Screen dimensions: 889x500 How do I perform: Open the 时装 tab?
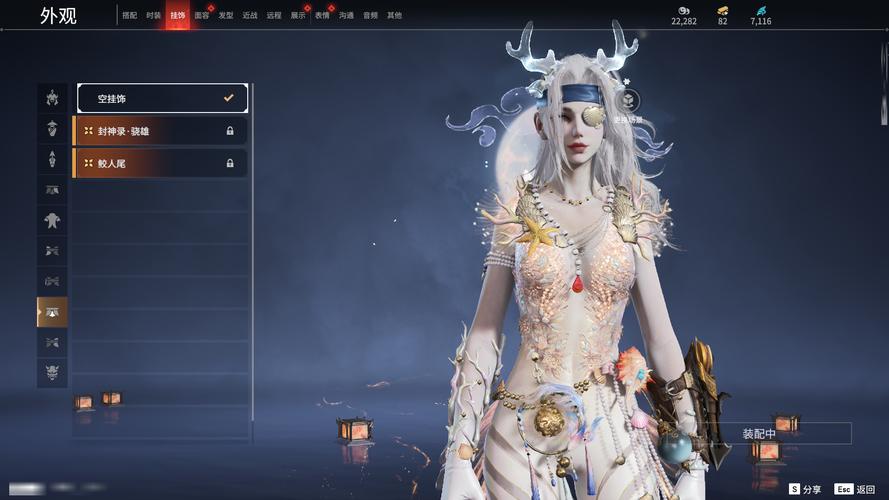[153, 16]
